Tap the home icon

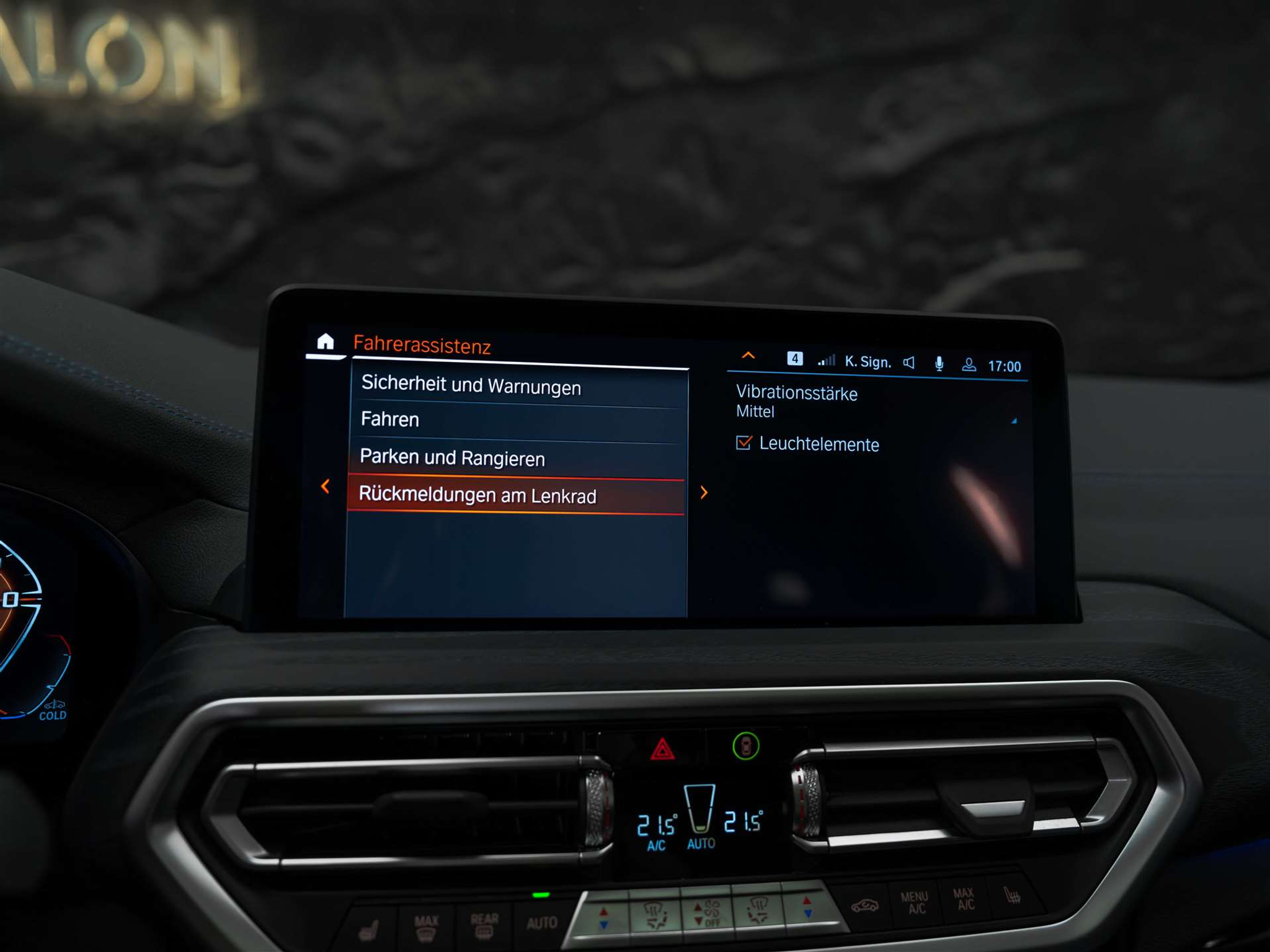(325, 342)
